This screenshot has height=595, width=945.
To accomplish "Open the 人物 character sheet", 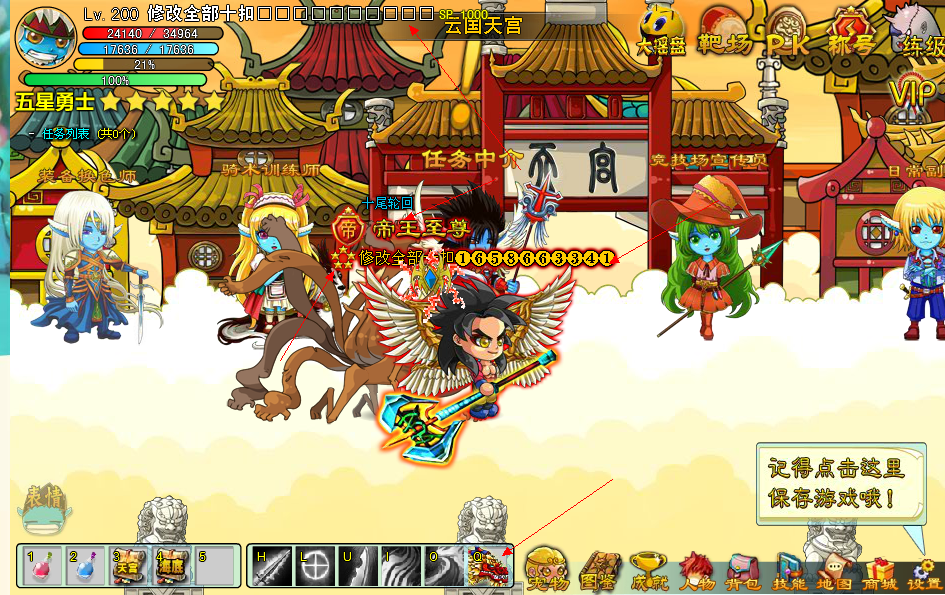I will pyautogui.click(x=696, y=570).
